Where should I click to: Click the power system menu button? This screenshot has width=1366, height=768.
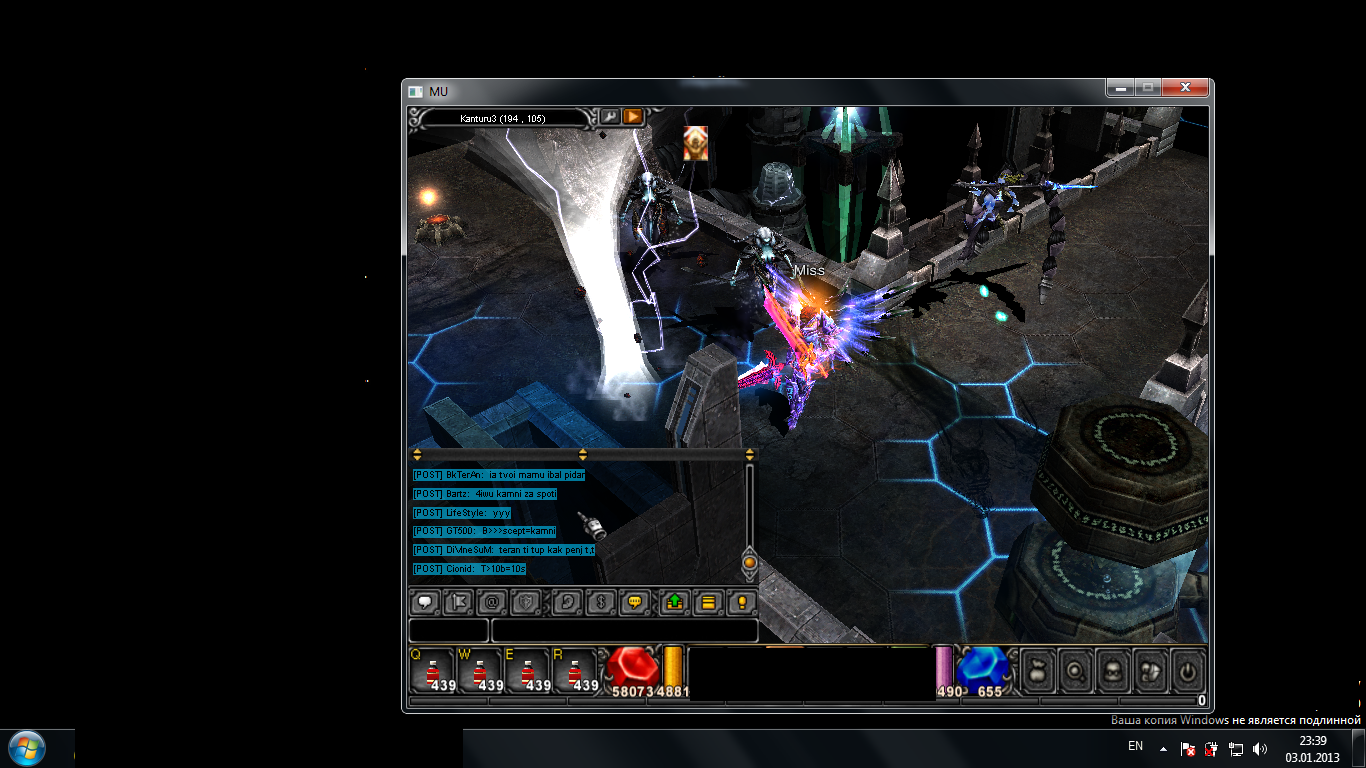1186,671
